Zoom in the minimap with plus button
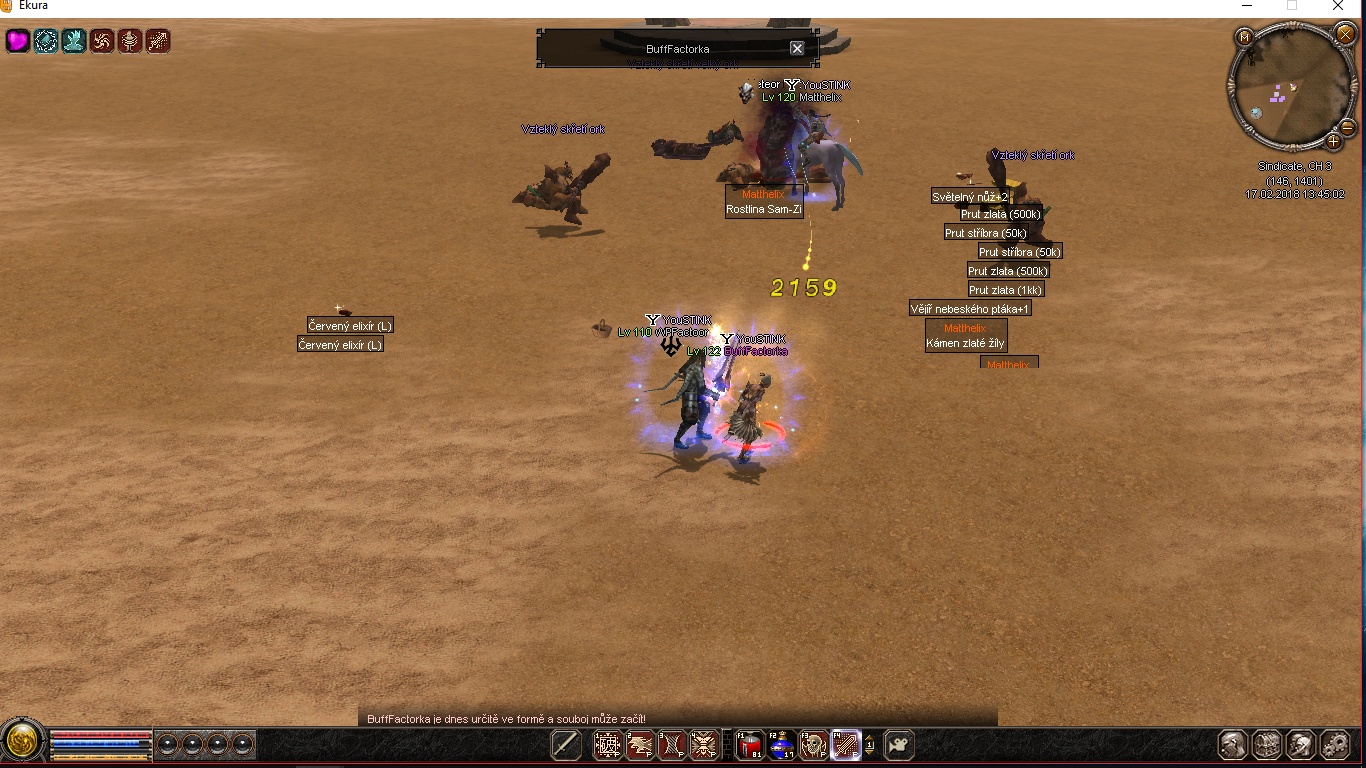Viewport: 1366px width, 768px height. (x=1333, y=141)
